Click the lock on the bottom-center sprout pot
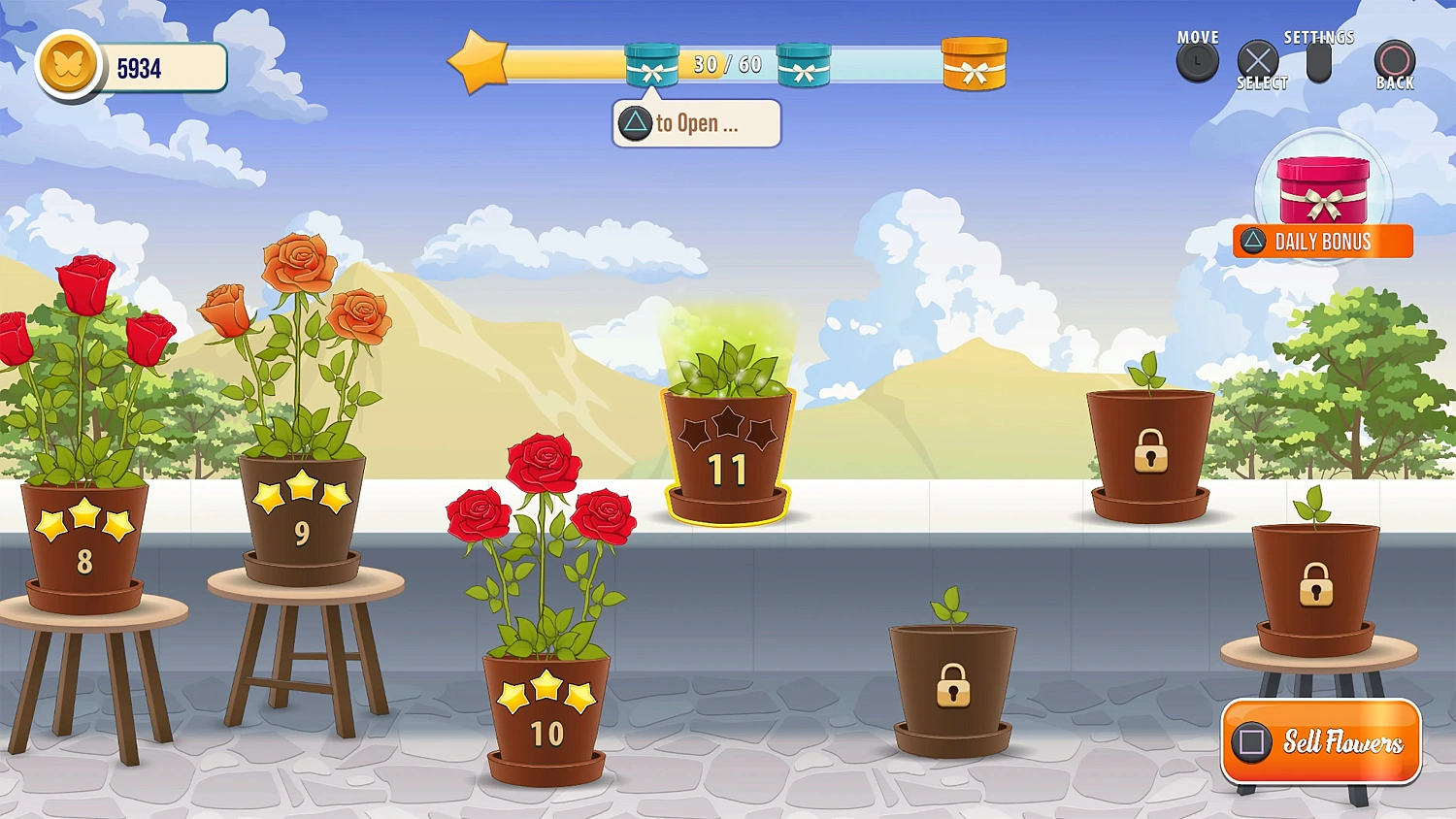The height and width of the screenshot is (819, 1456). coord(951,687)
